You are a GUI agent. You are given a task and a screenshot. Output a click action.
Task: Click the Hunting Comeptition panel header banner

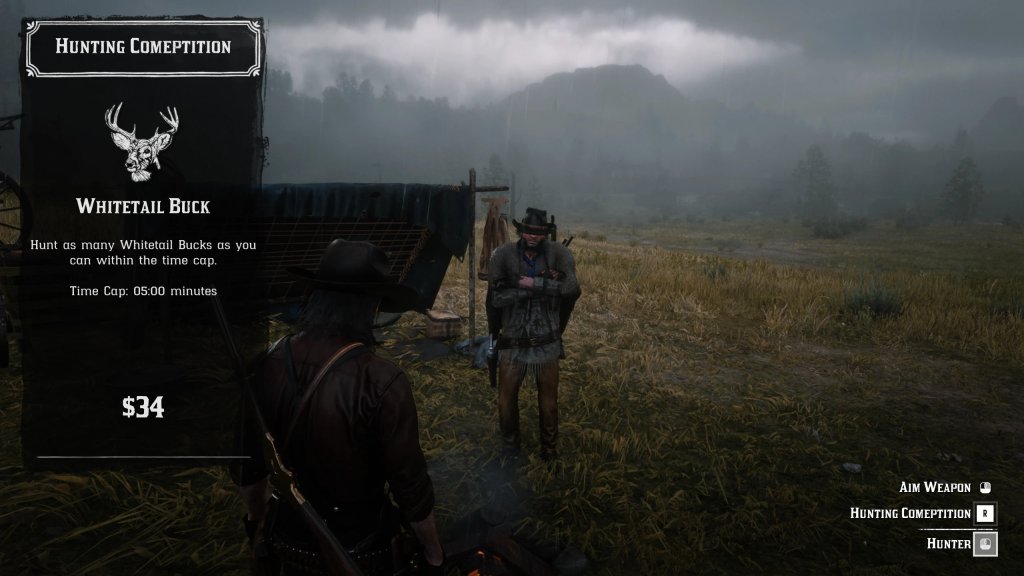pos(143,47)
